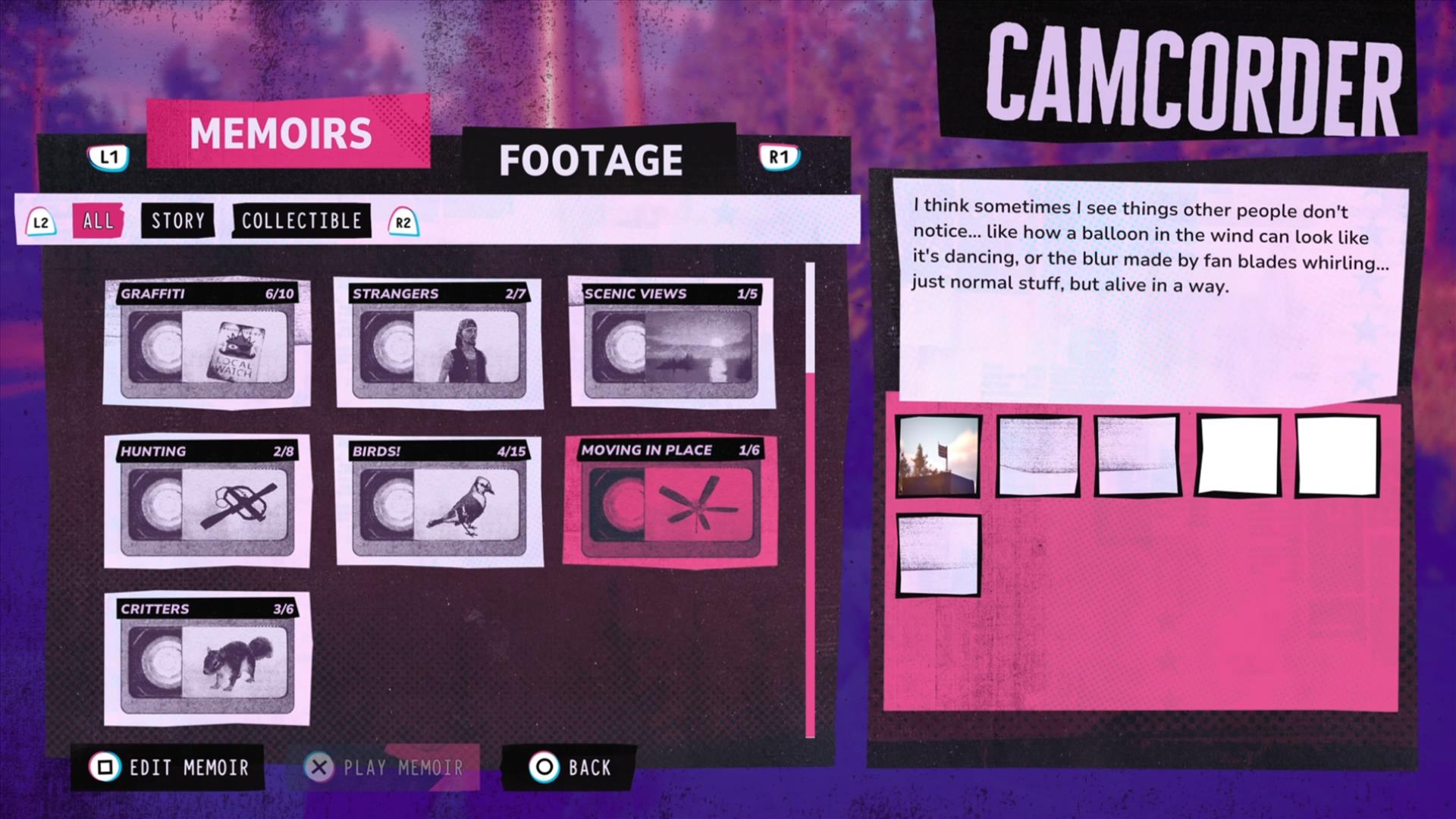Select the Hunting memoir tape
1456x819 pixels.
[x=207, y=500]
